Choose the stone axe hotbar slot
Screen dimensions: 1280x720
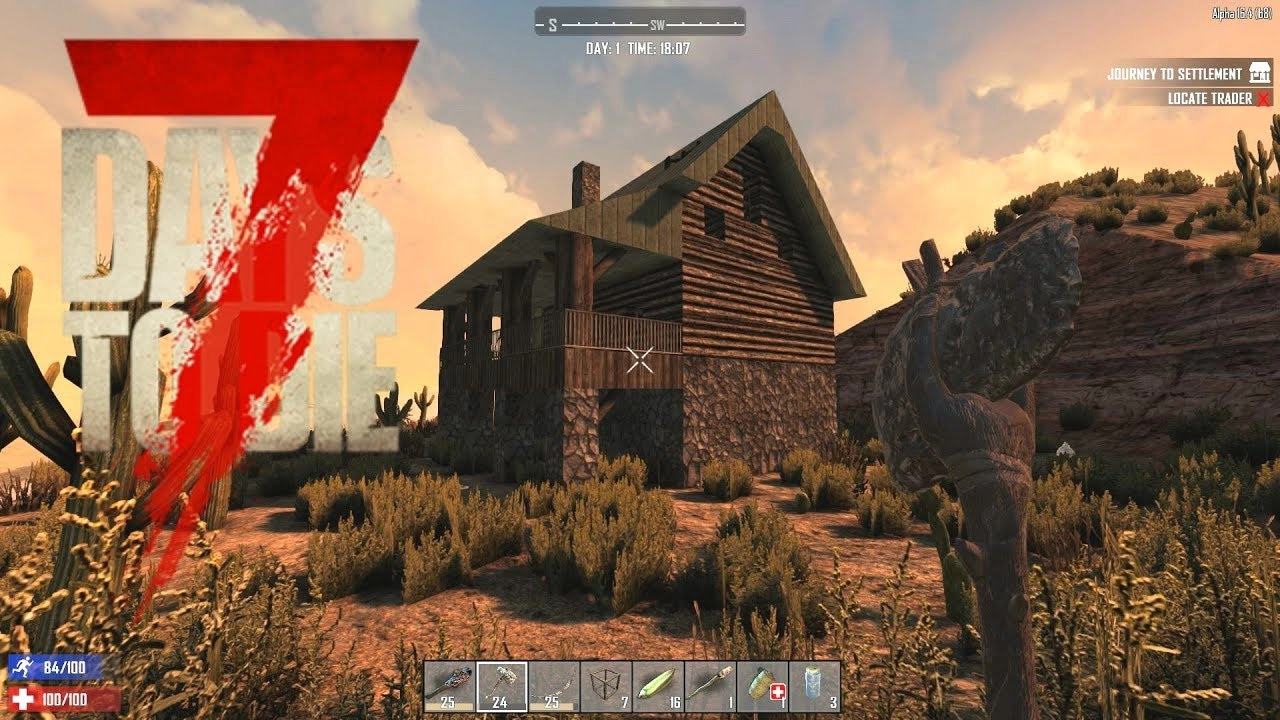tap(502, 686)
